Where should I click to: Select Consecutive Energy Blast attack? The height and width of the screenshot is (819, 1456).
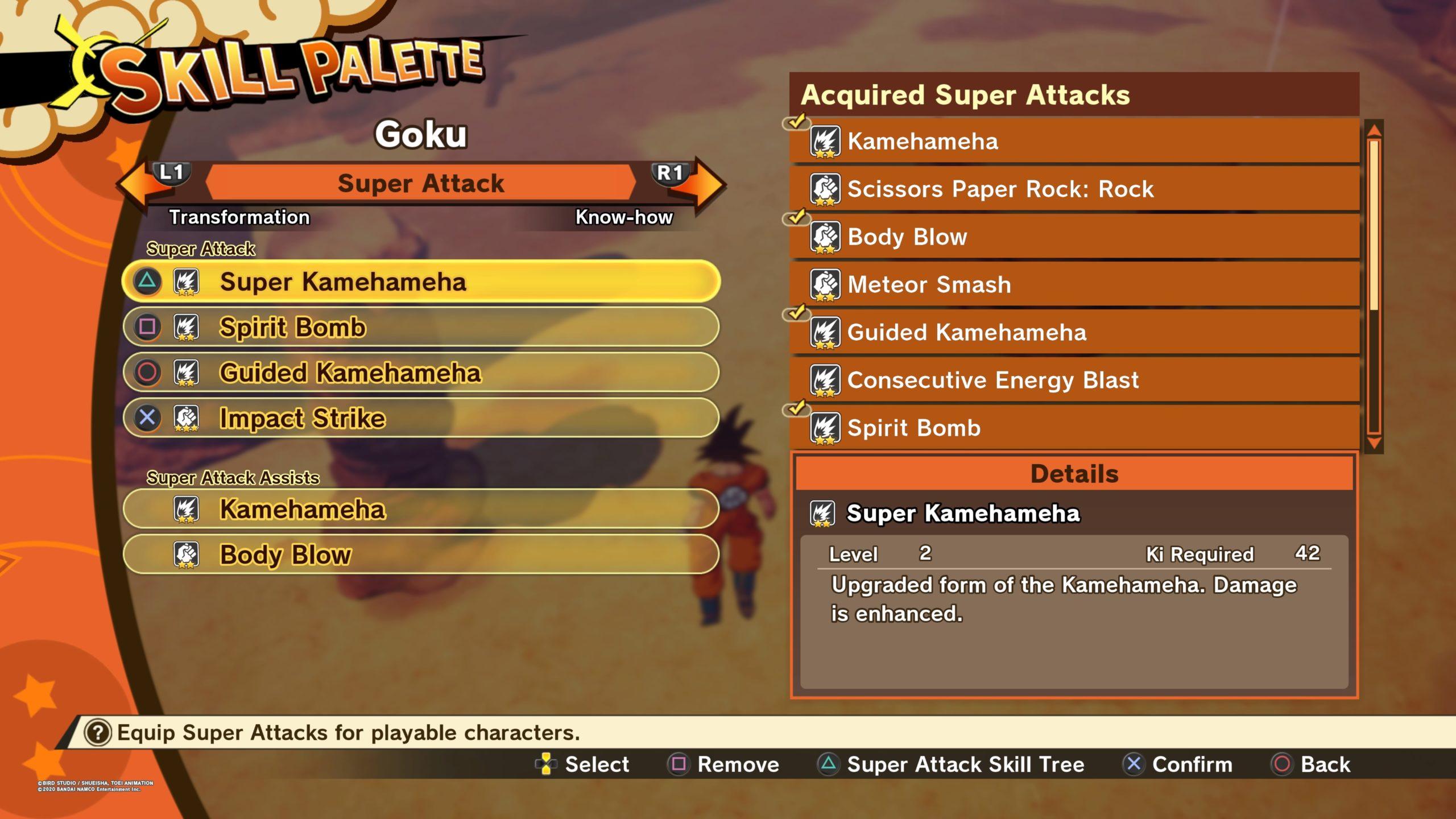pyautogui.click(x=1074, y=380)
